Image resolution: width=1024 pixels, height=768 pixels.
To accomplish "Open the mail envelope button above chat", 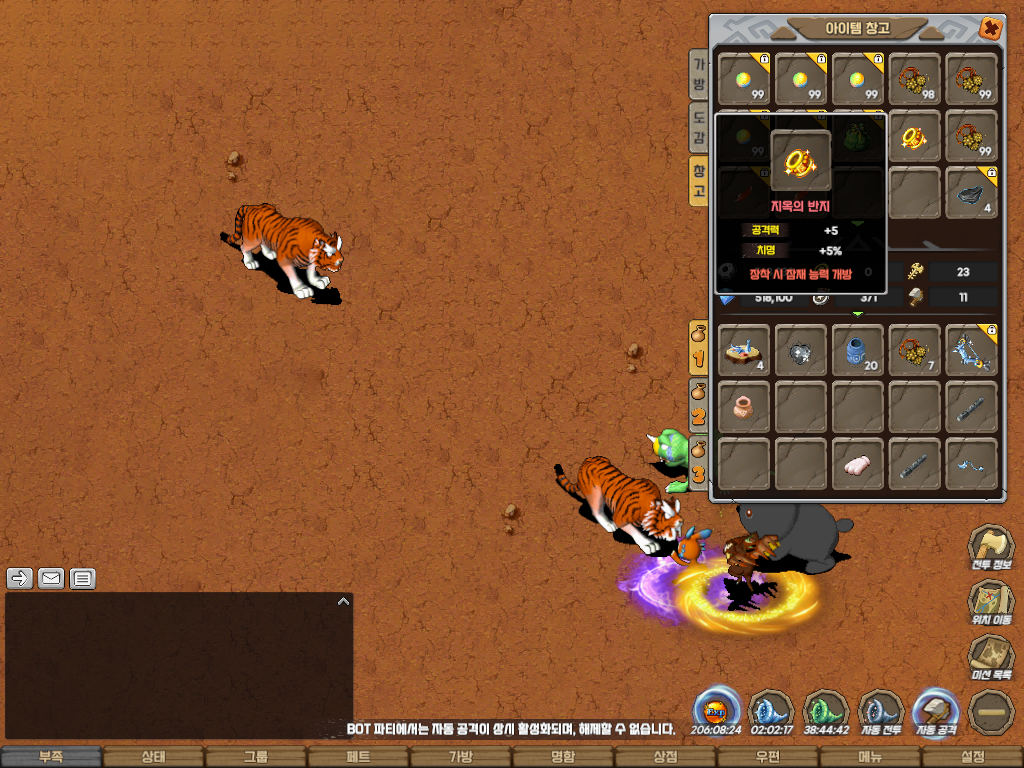I will tap(51, 578).
